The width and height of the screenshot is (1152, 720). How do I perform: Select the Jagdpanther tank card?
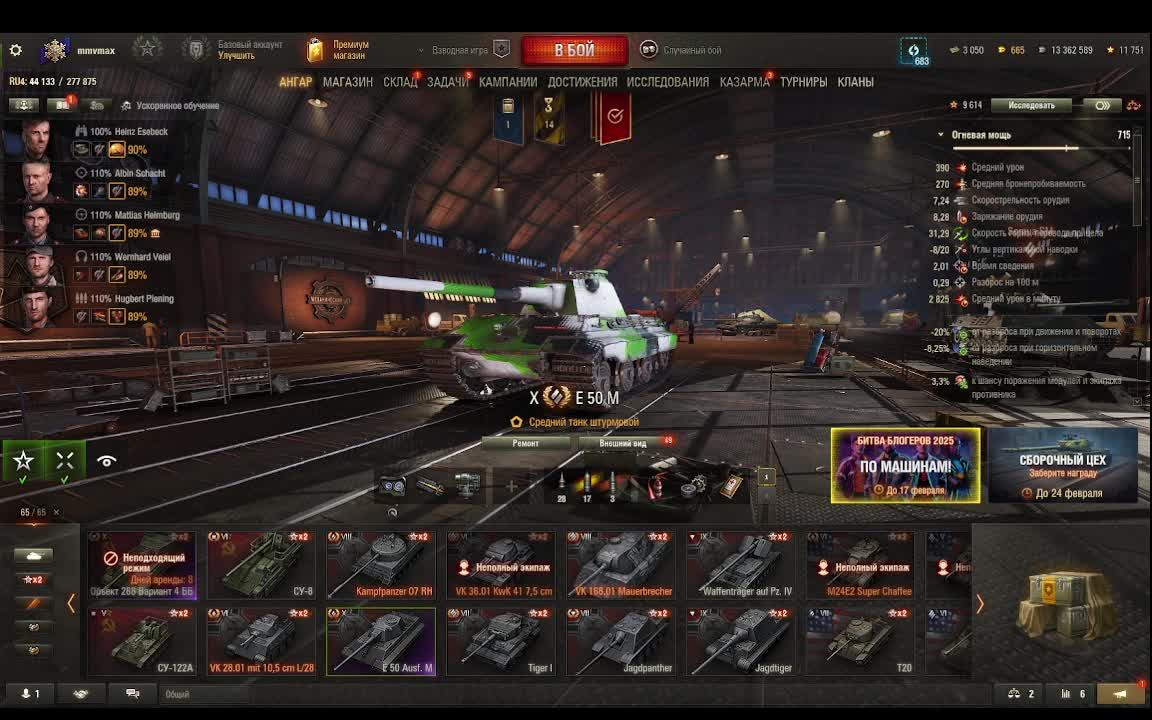[x=620, y=642]
